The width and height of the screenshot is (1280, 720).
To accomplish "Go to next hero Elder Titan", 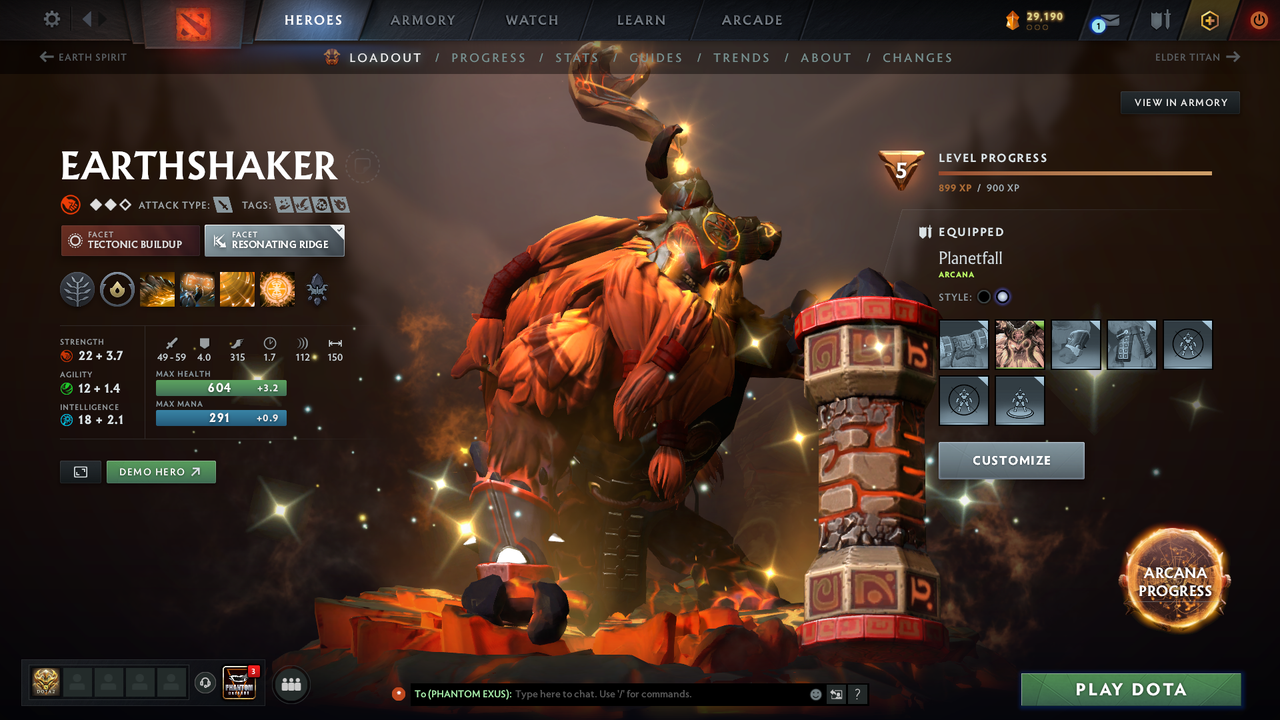I will (x=1197, y=57).
